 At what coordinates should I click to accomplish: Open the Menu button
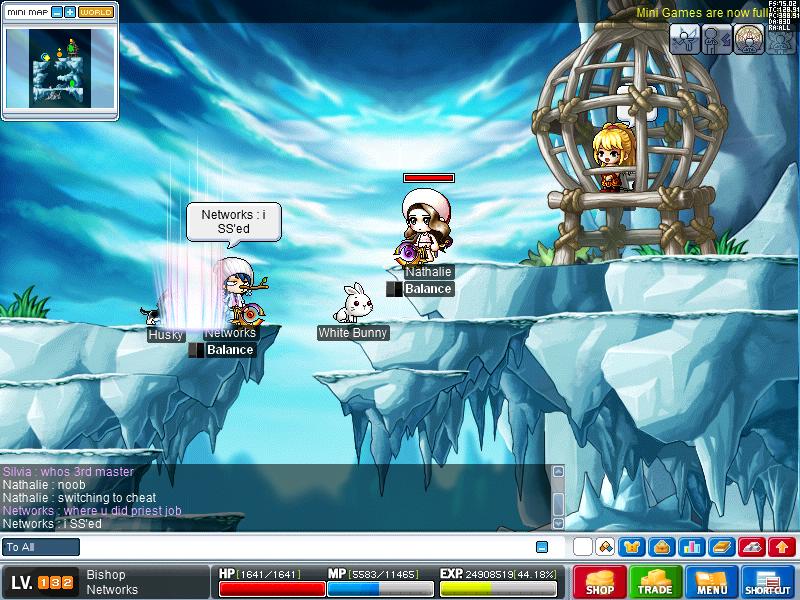tap(712, 582)
